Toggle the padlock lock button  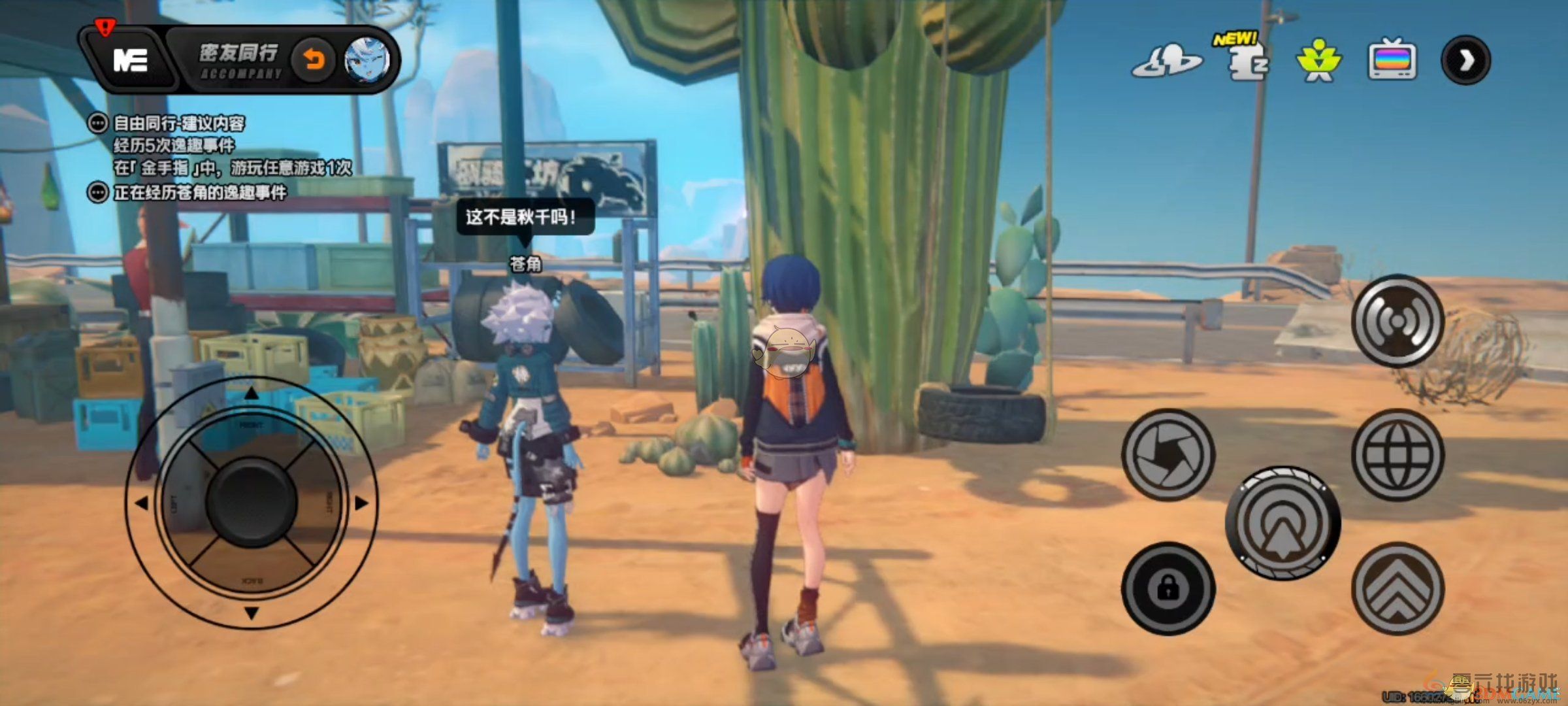(1168, 588)
